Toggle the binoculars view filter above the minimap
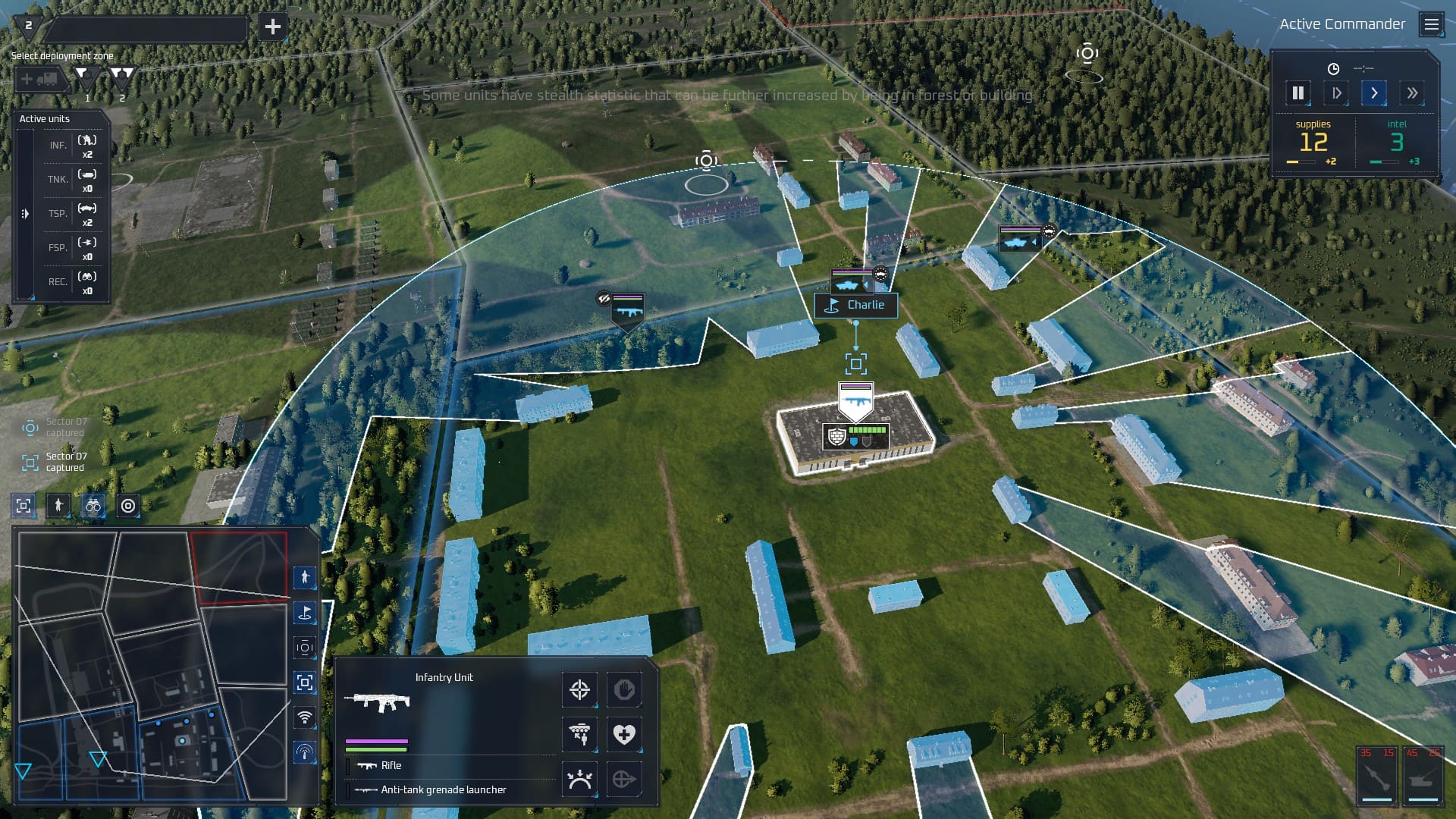1456x819 pixels. tap(93, 506)
